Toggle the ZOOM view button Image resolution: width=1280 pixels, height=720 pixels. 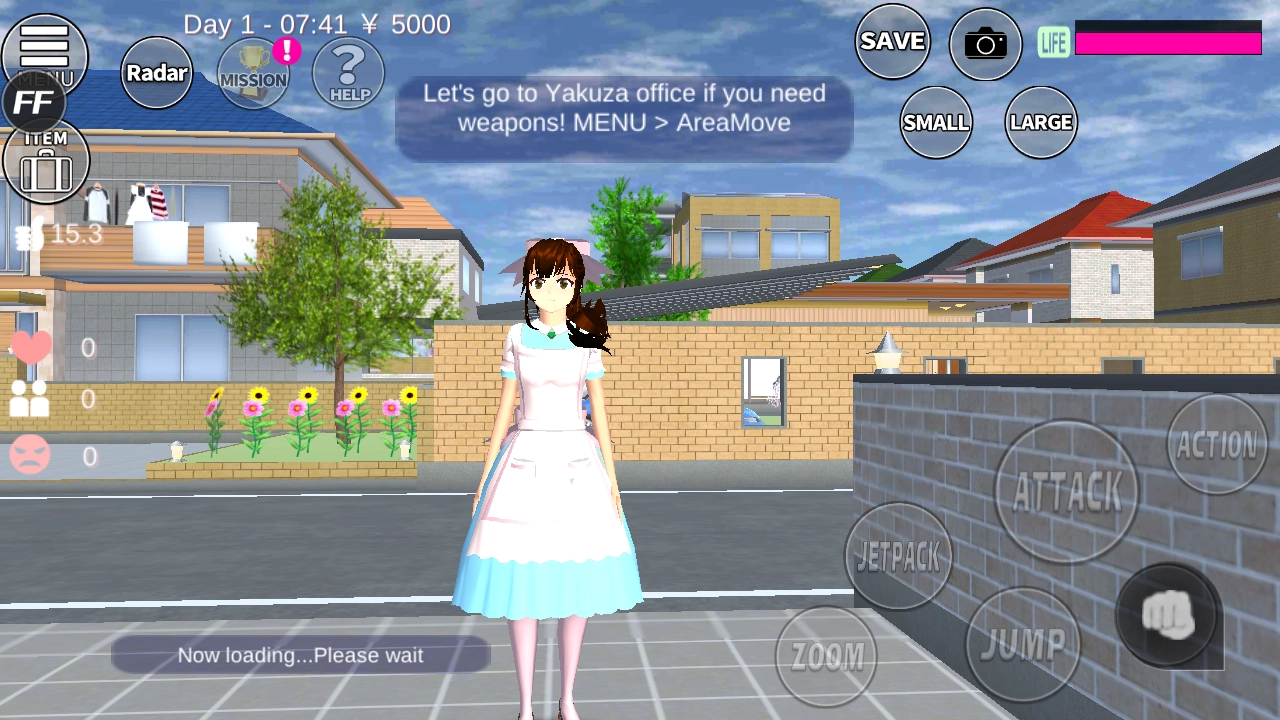826,656
